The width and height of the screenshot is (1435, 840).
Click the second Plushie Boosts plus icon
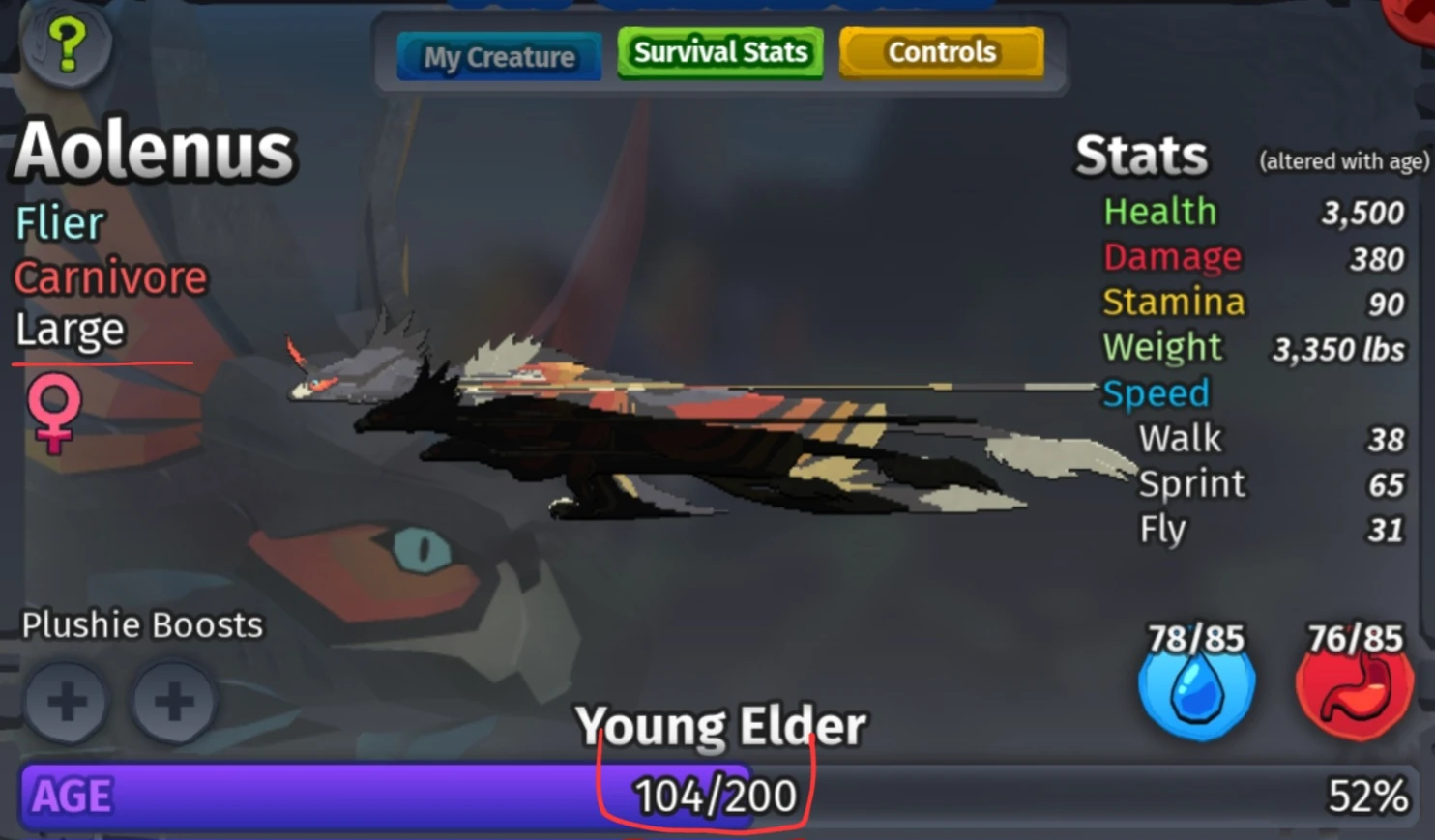click(x=174, y=704)
